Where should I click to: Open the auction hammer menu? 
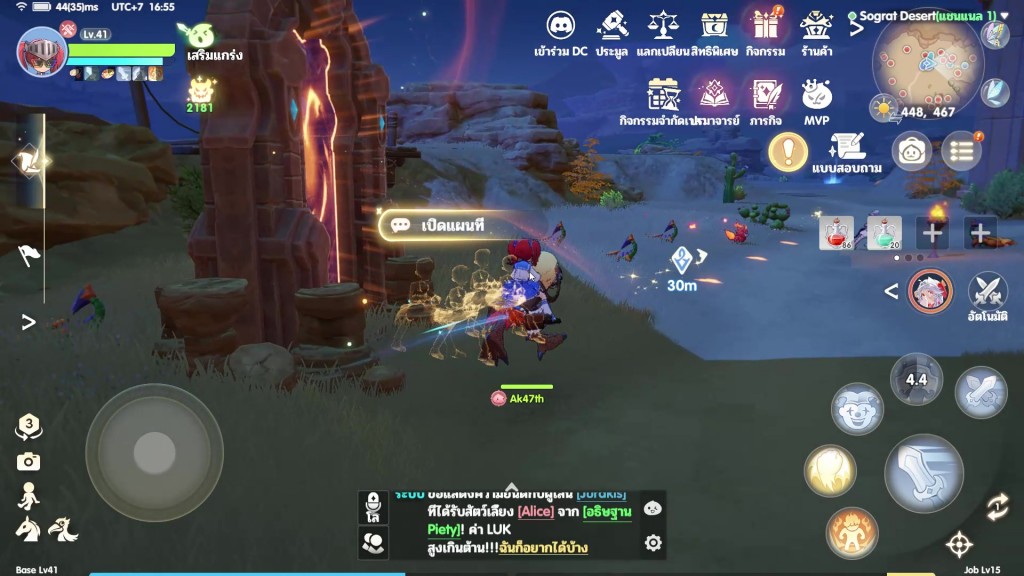(612, 26)
